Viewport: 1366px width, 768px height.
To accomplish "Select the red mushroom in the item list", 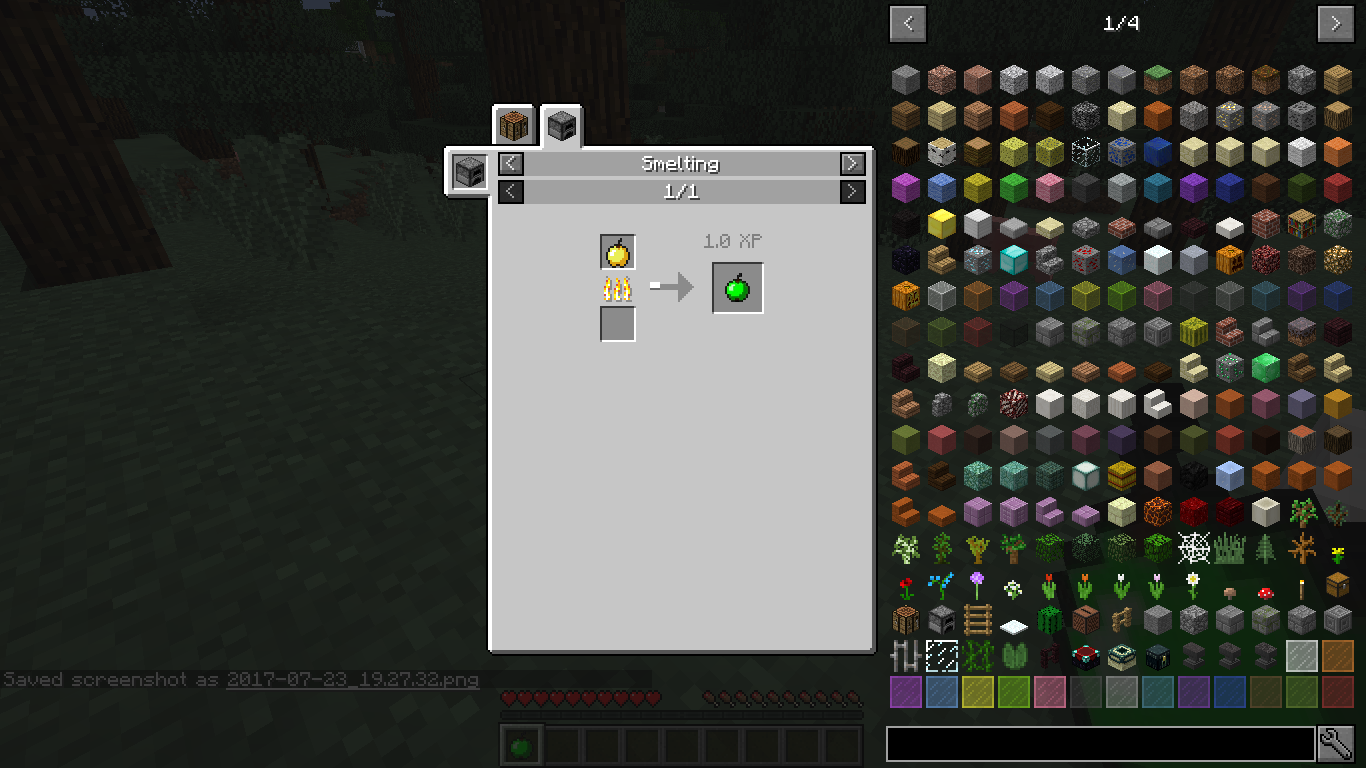I will coord(1264,594).
